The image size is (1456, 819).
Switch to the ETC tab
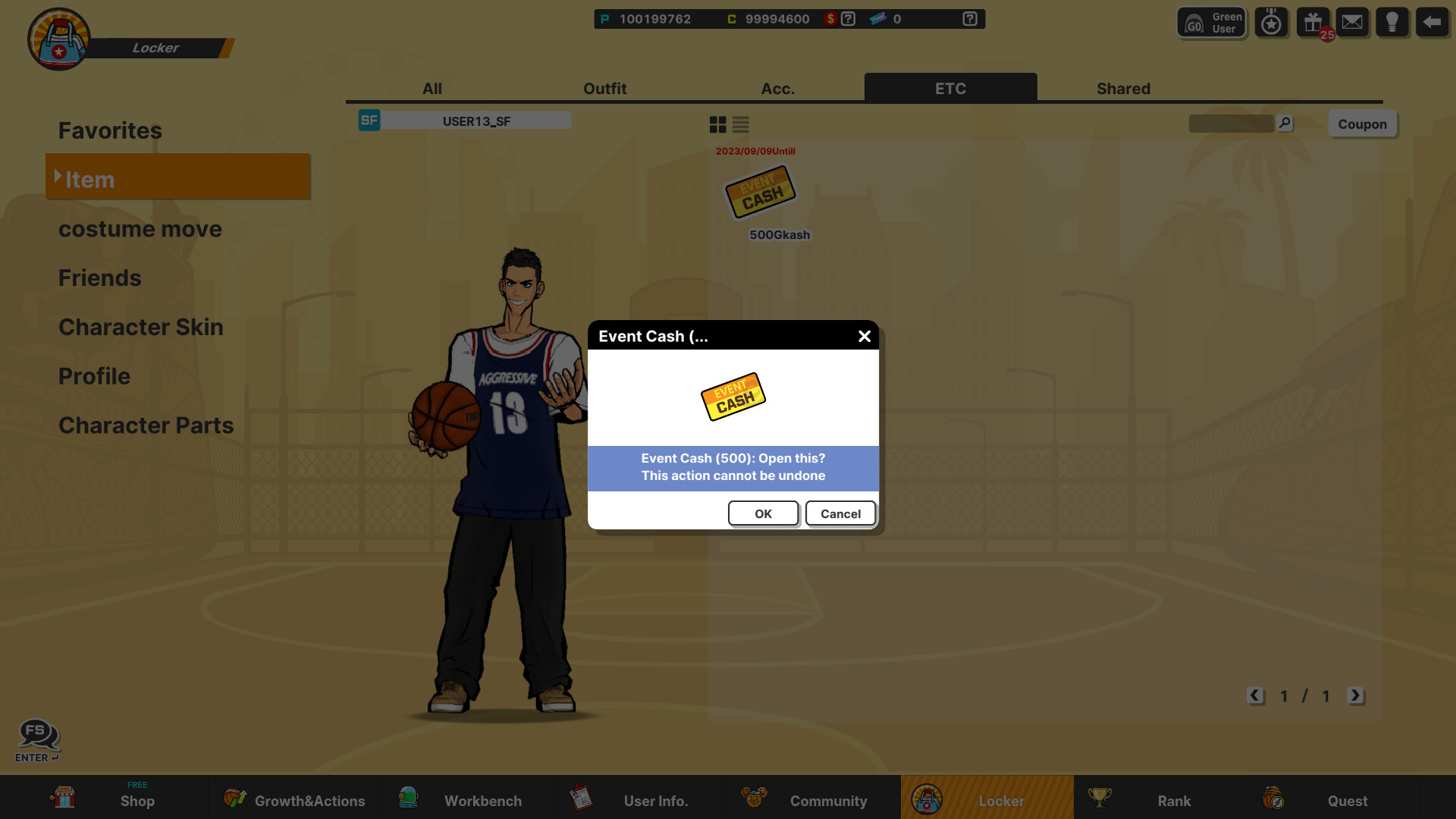pyautogui.click(x=950, y=88)
